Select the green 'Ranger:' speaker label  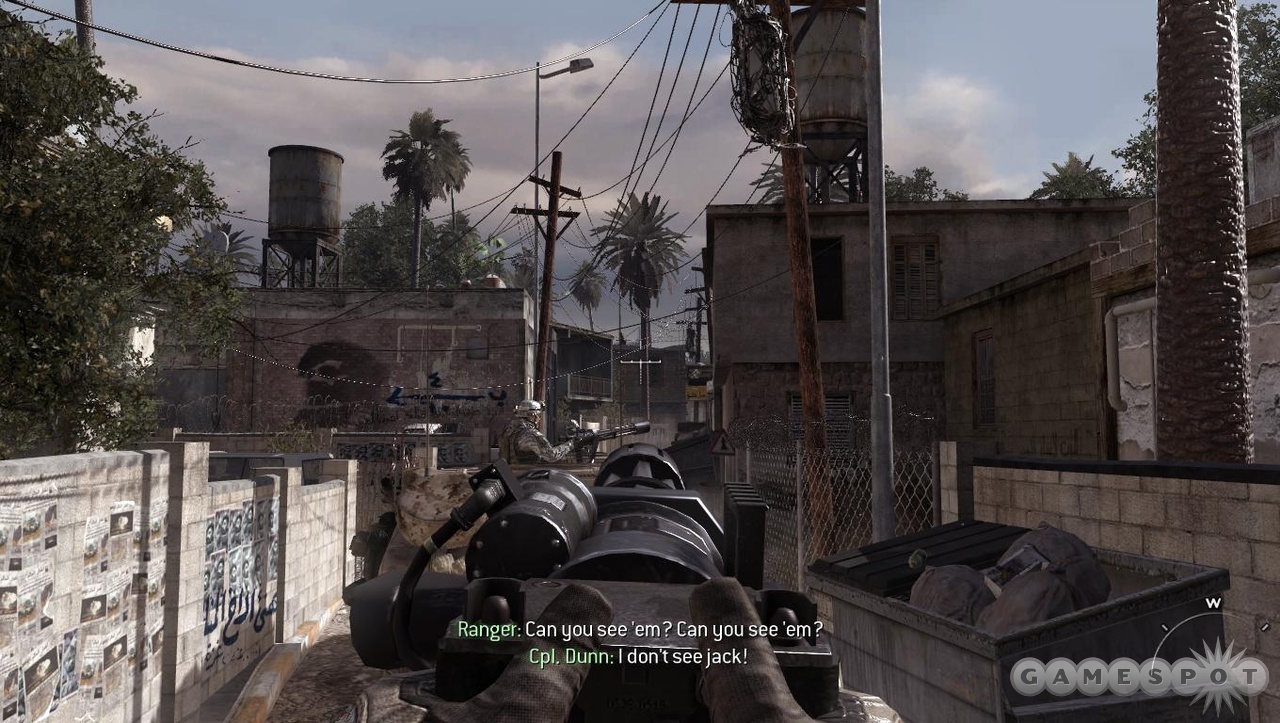click(487, 630)
